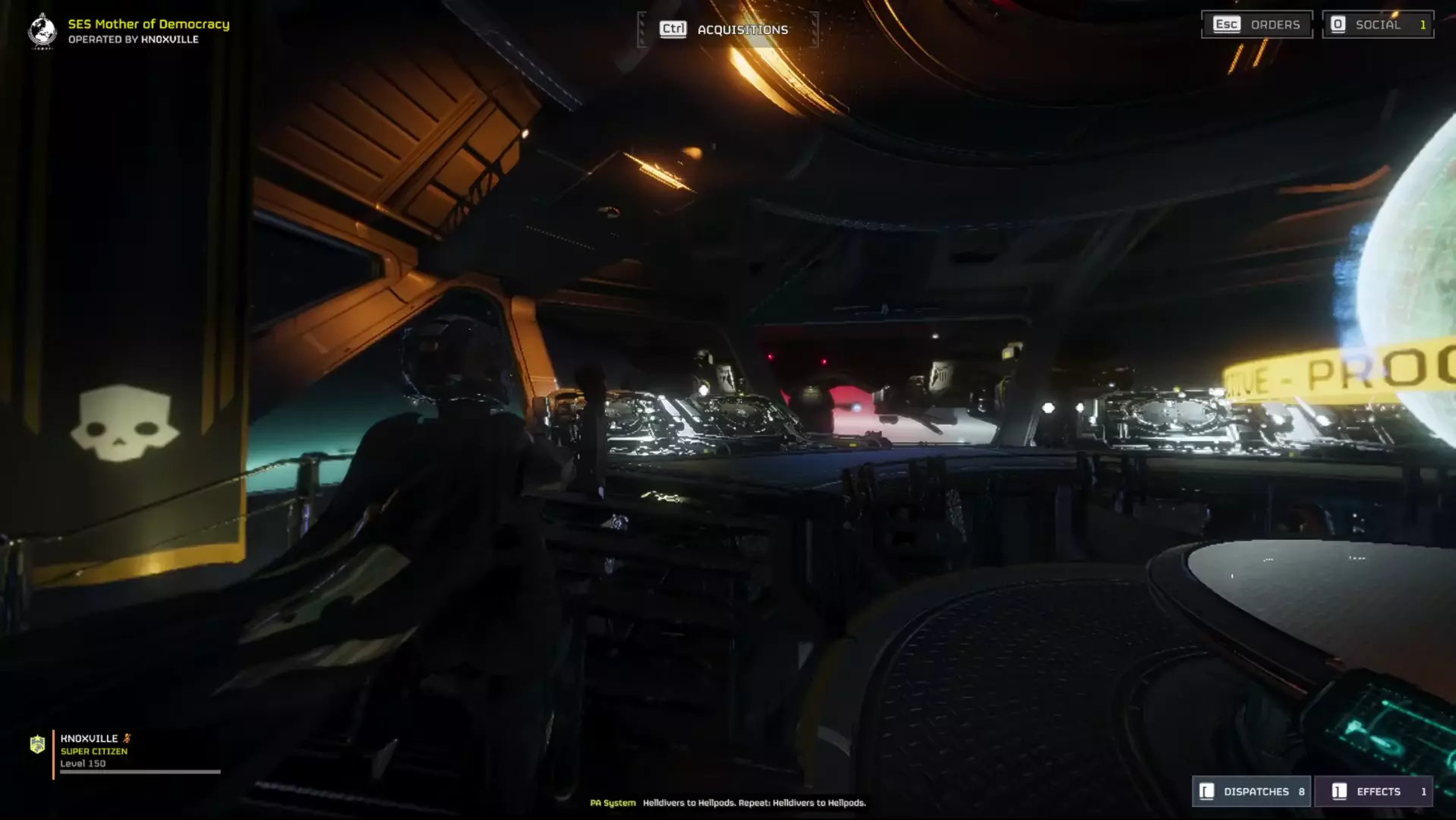Open the Acquisitions menu
1456x820 pixels.
pyautogui.click(x=726, y=30)
